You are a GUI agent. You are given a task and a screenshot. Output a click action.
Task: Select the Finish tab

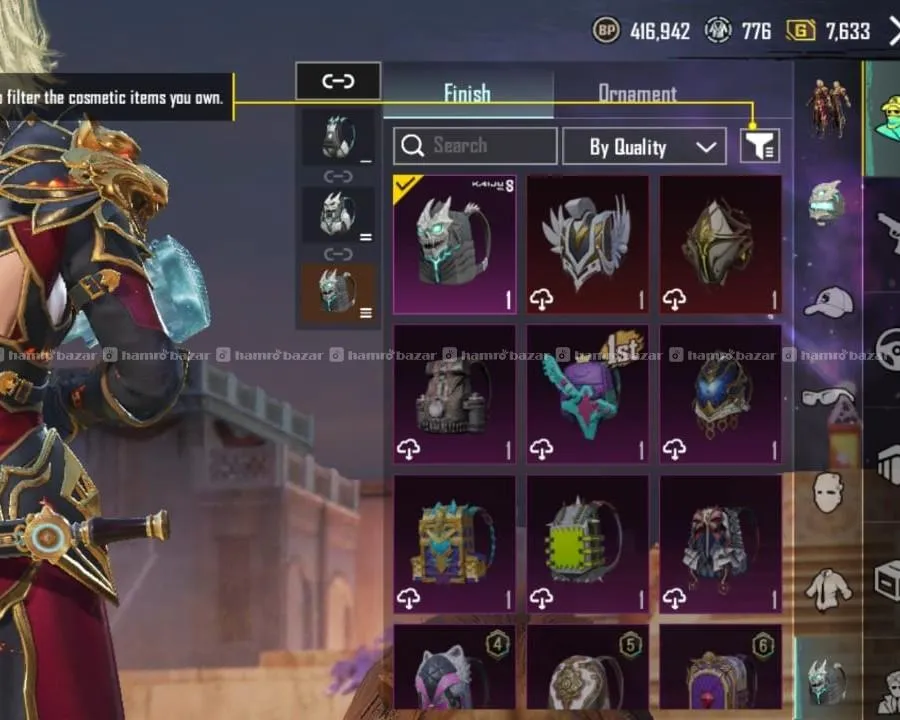coord(467,94)
